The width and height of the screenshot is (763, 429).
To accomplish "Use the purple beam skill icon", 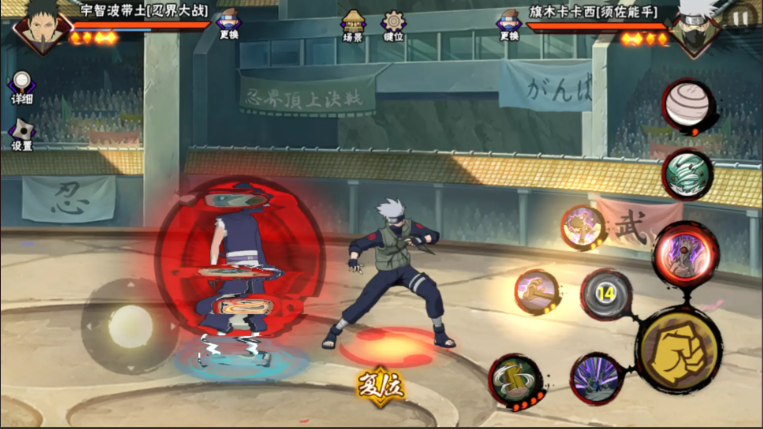I will point(596,379).
